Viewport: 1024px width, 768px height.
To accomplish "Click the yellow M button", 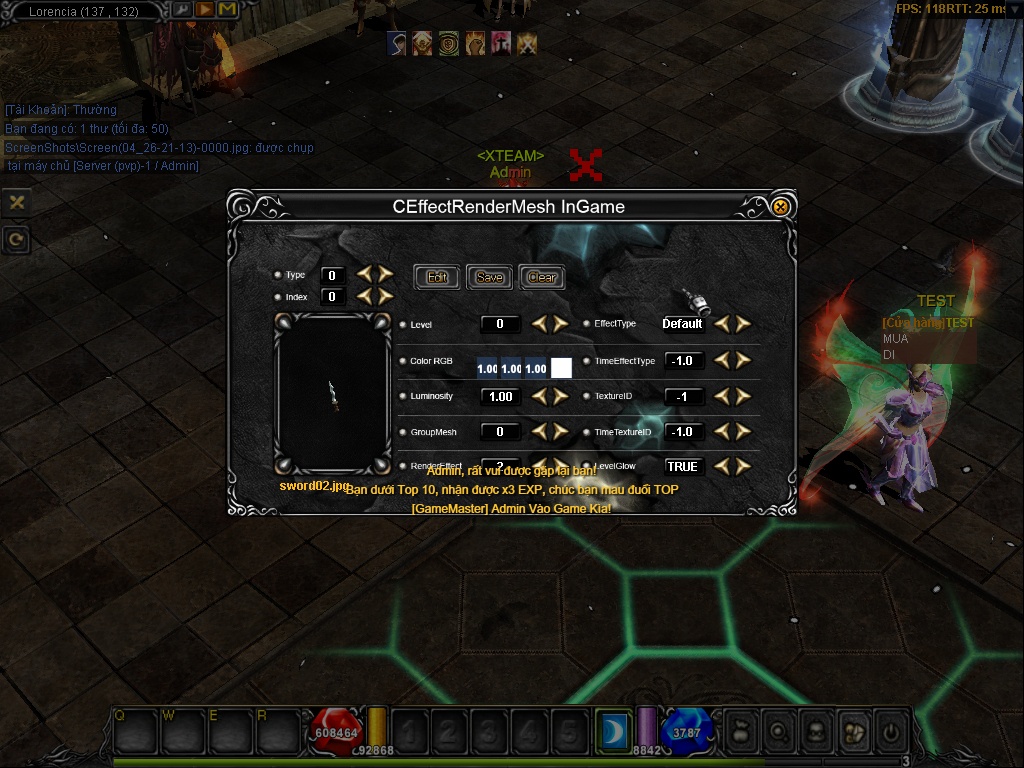I will [227, 11].
